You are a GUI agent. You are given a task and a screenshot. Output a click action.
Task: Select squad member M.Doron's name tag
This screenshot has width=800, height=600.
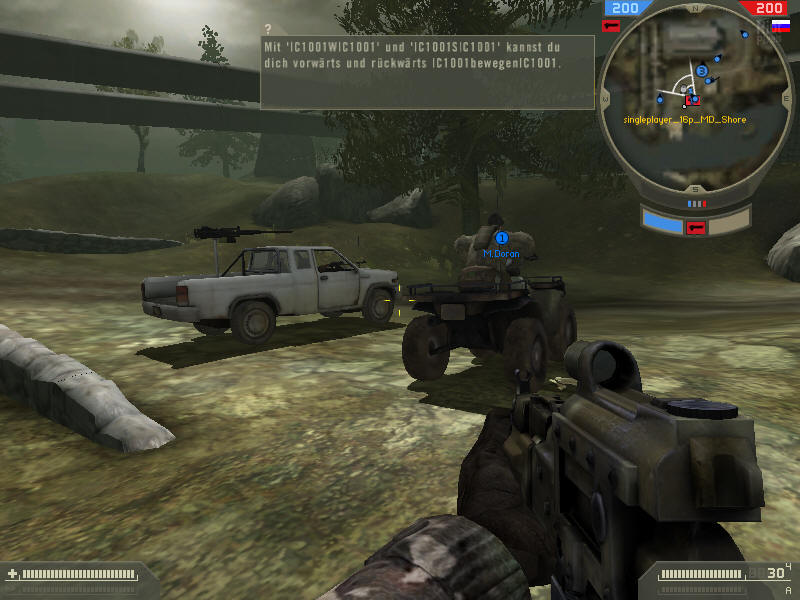click(x=501, y=254)
